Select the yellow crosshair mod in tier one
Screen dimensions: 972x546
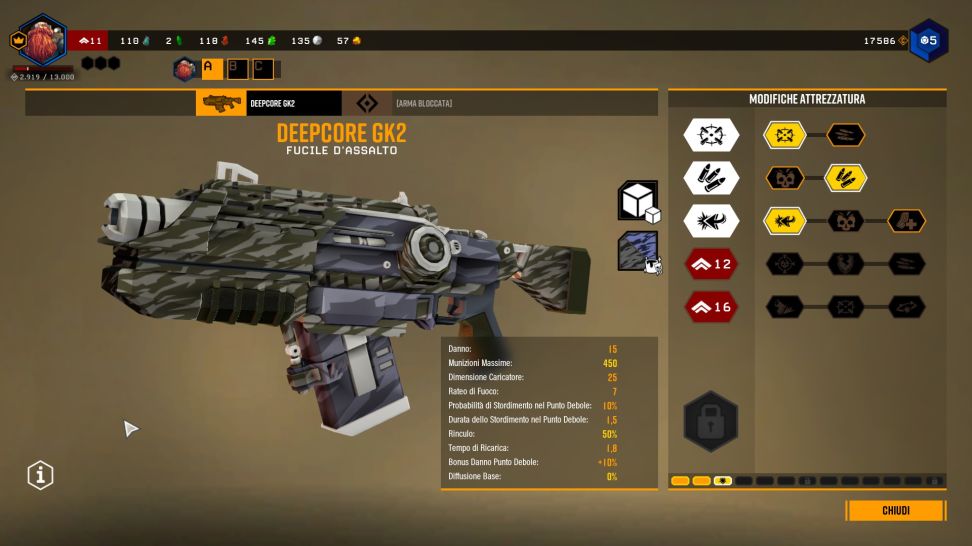(785, 135)
